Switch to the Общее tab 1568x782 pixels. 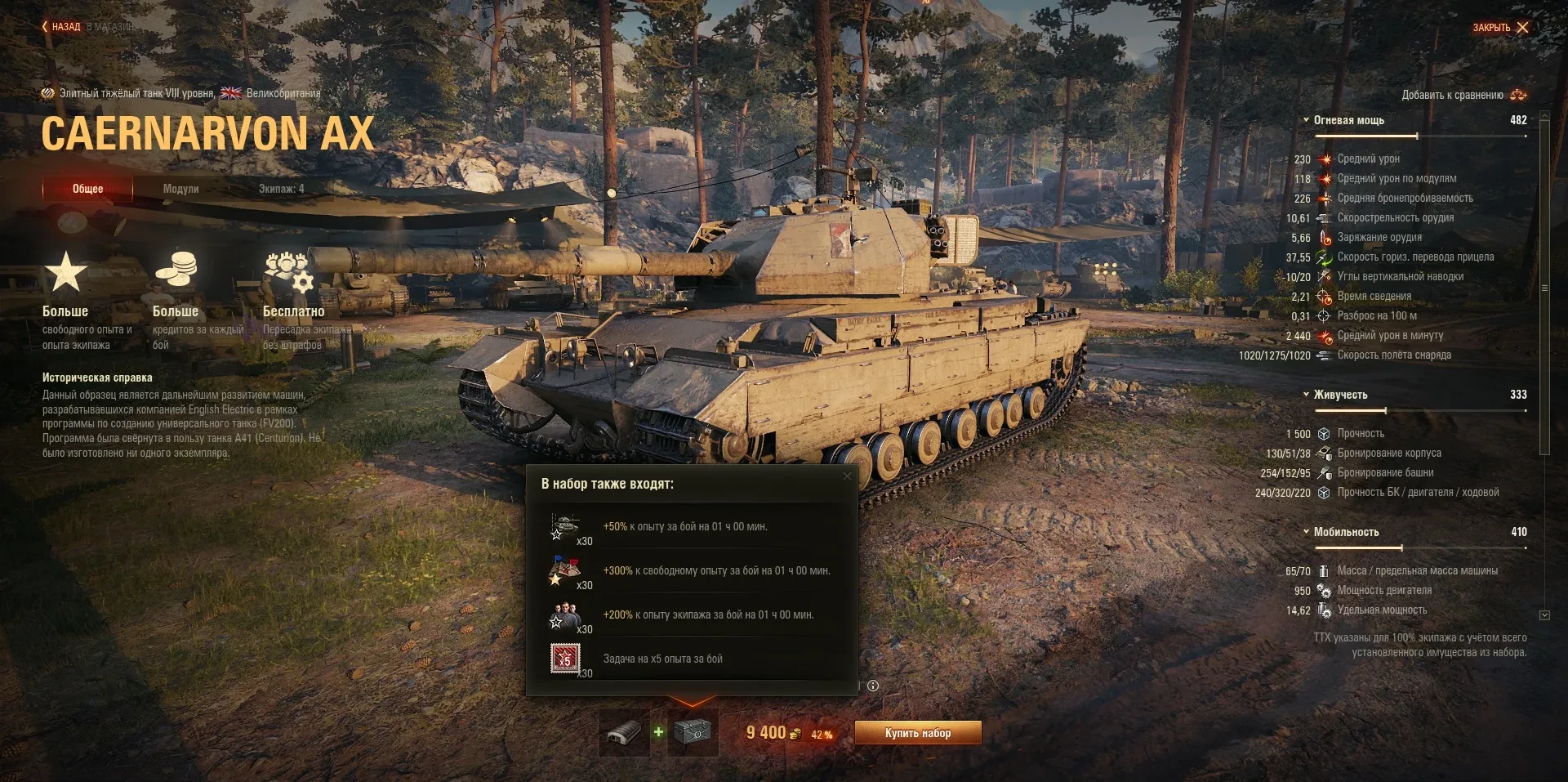click(87, 189)
